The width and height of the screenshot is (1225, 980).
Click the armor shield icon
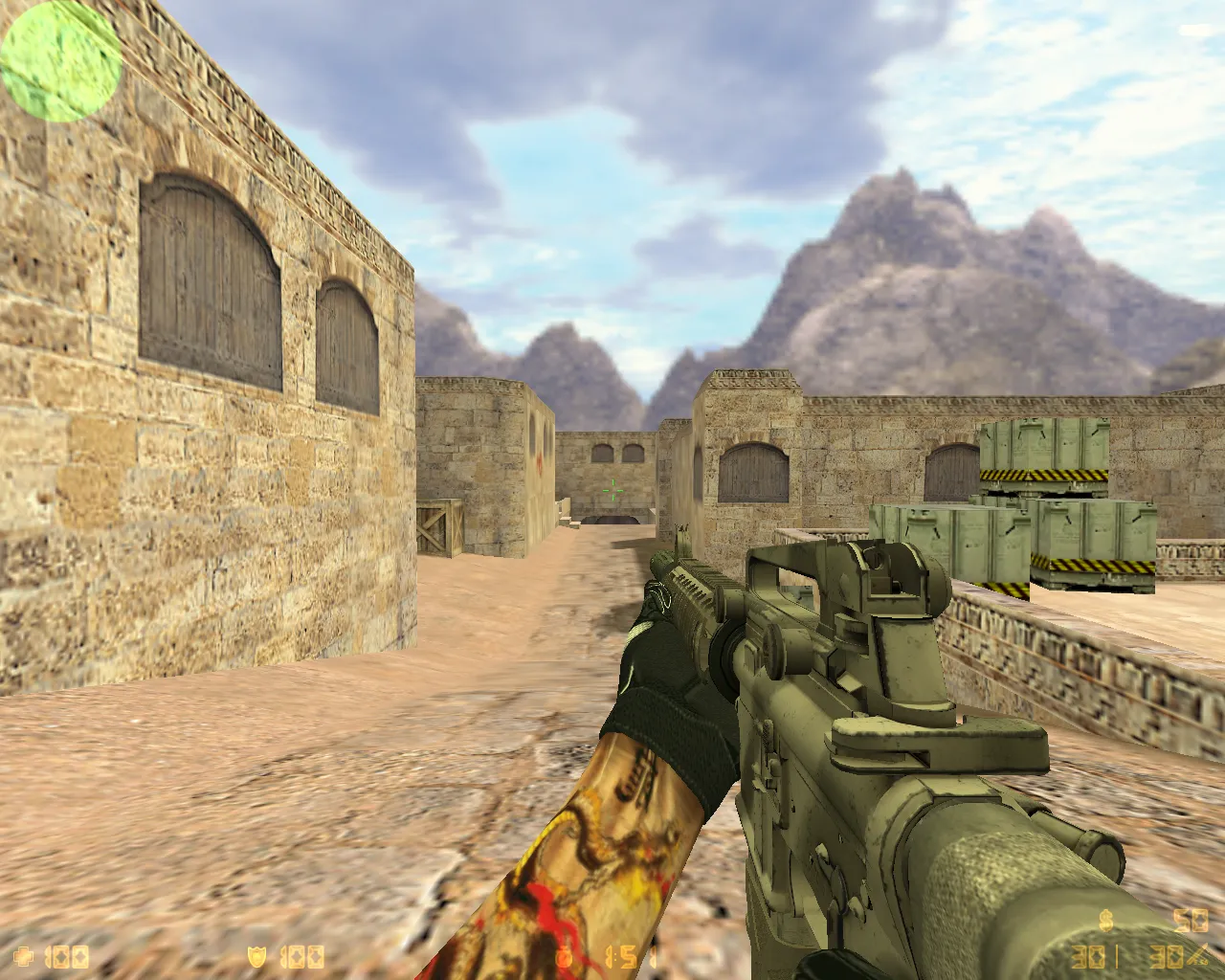pos(256,955)
